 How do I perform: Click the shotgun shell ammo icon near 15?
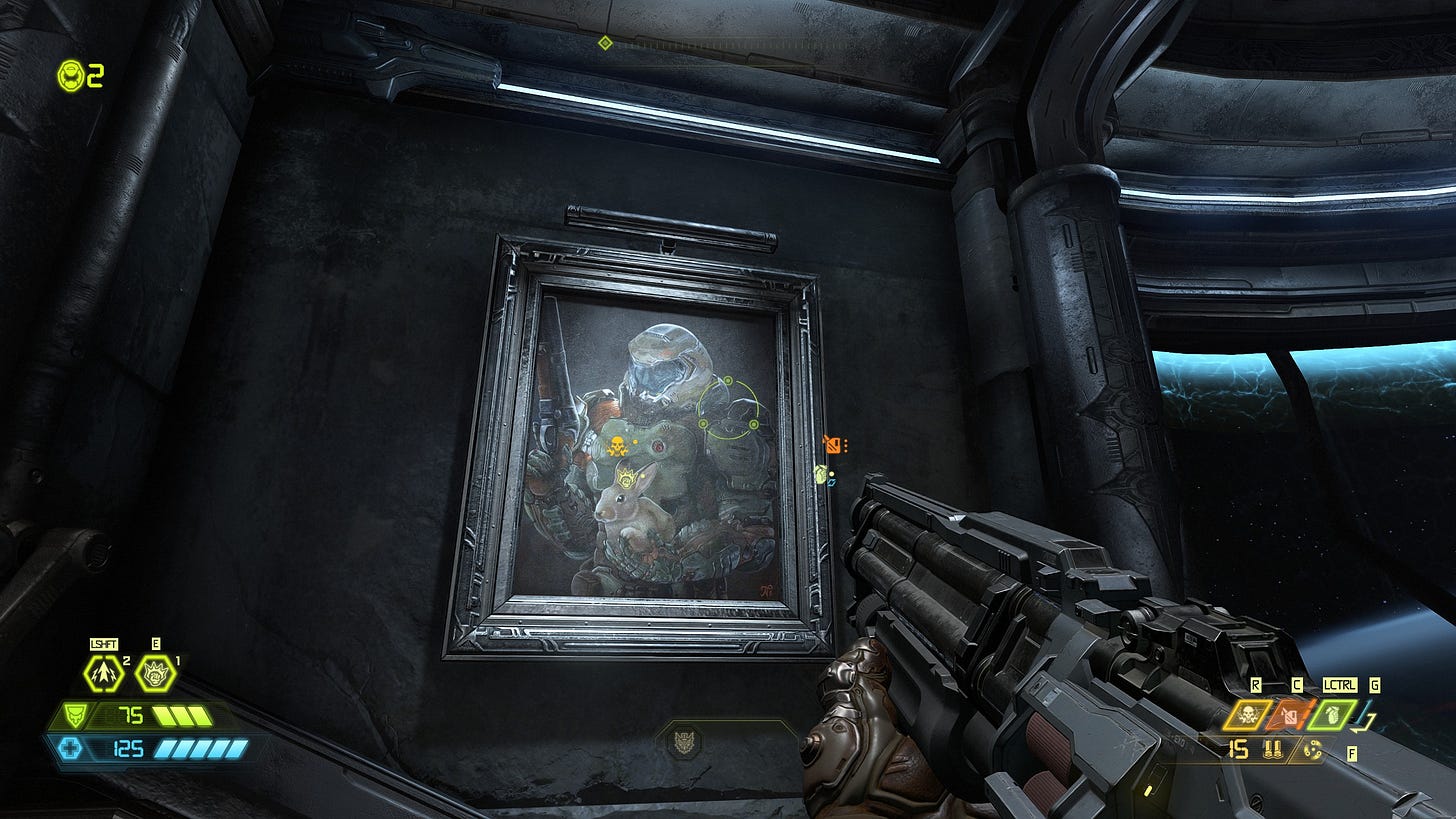tap(1272, 749)
